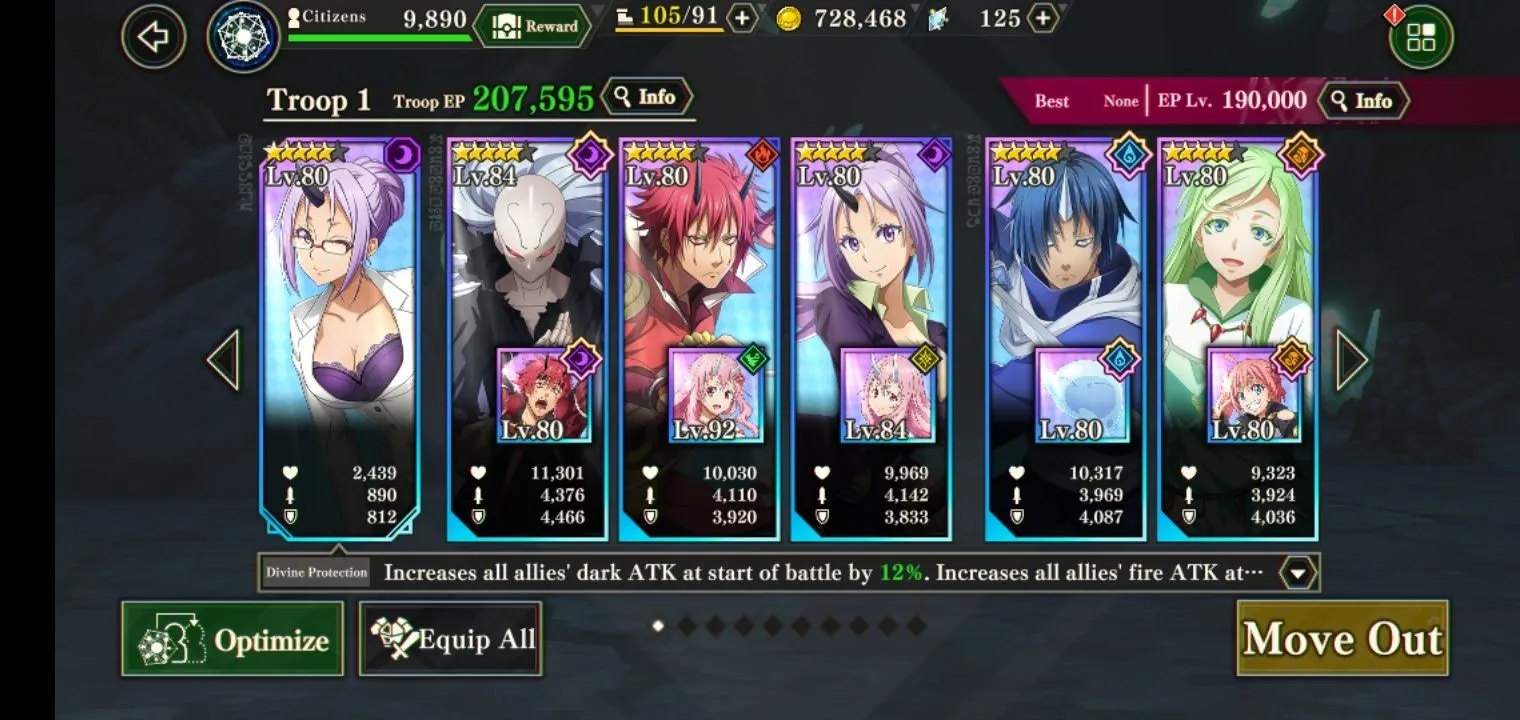Switch to the next troop with right arrow

point(1351,359)
